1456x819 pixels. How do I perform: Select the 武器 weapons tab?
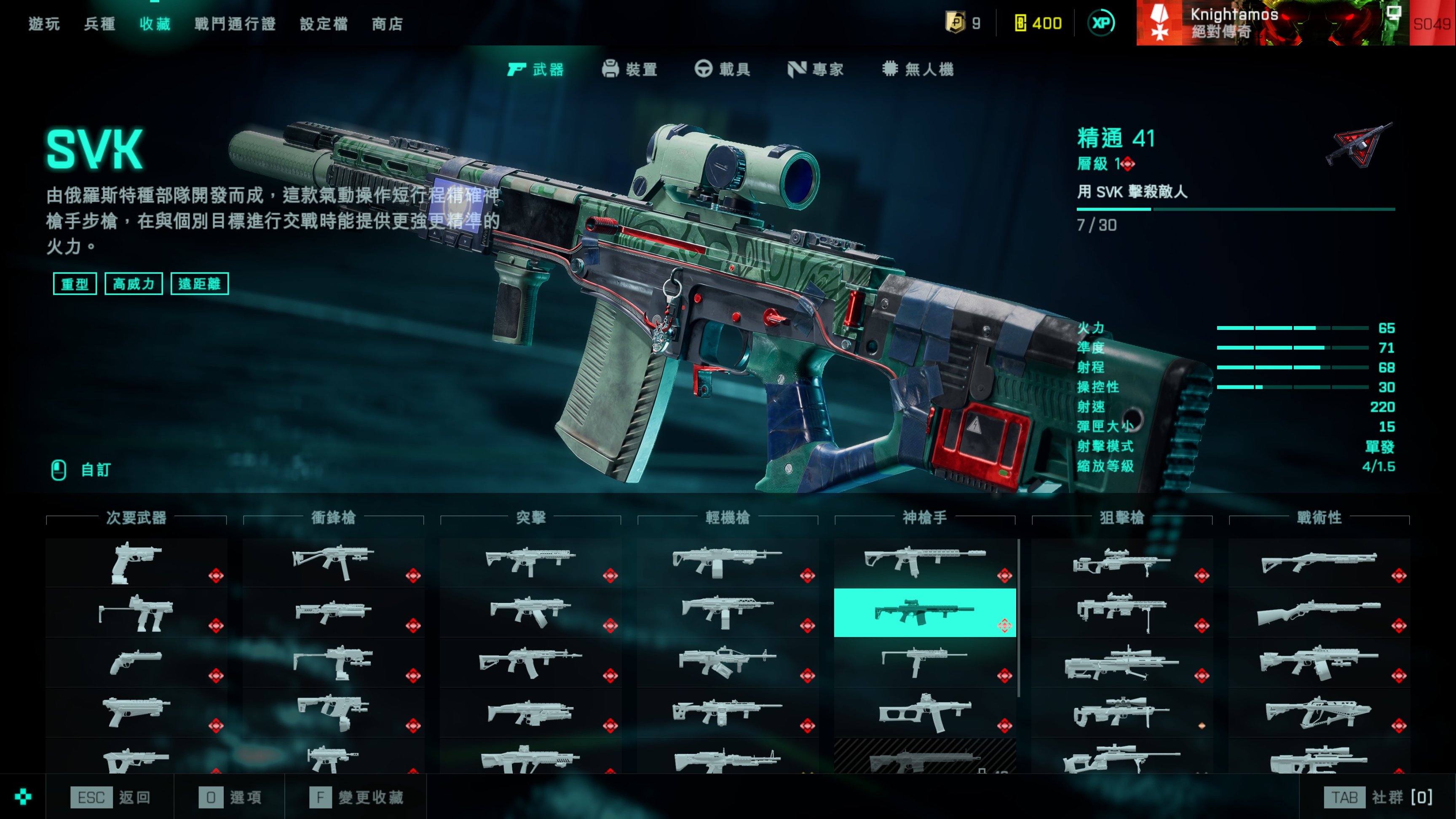point(536,70)
